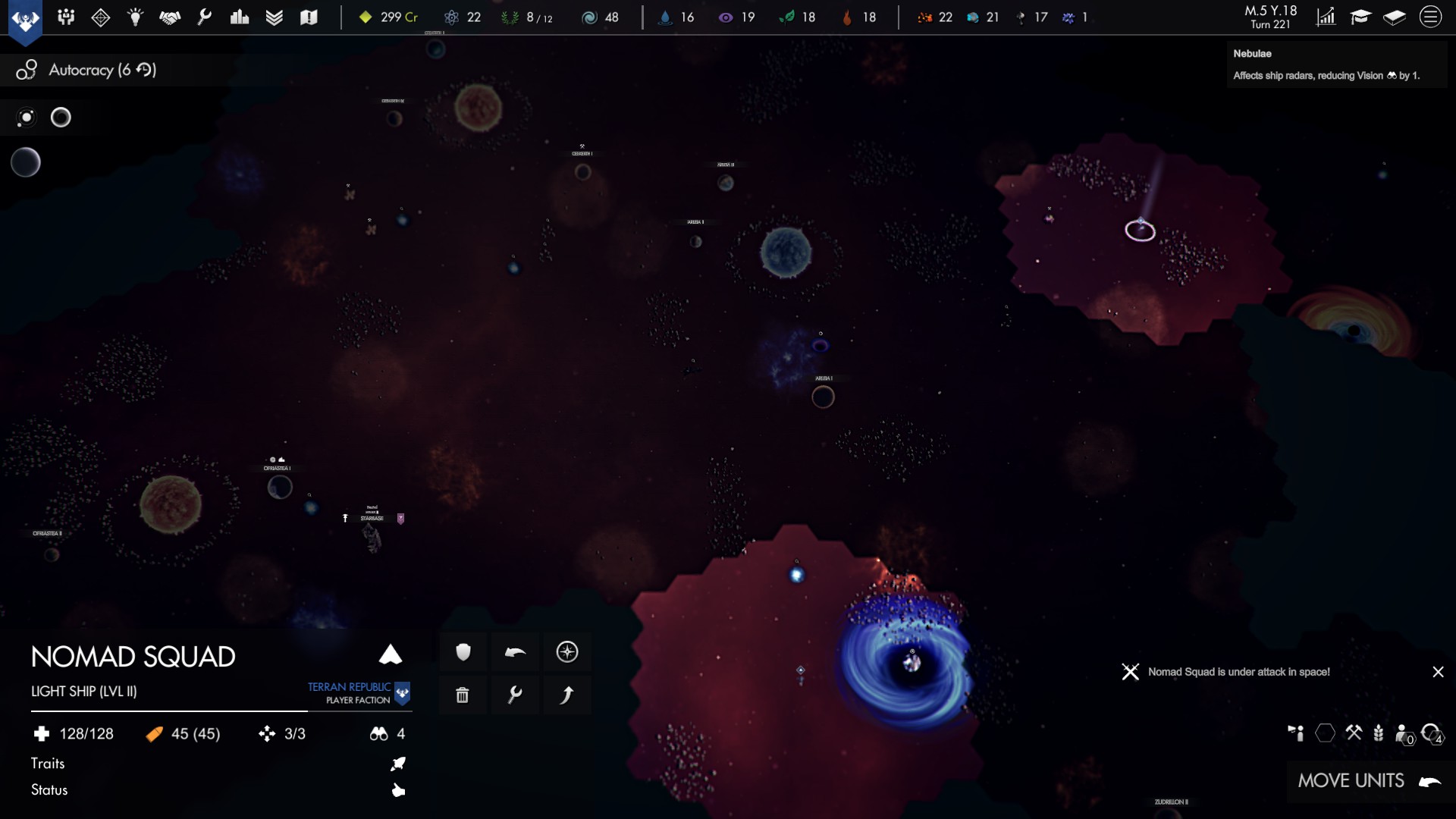
Task: Open the Diplomacy handshake icon
Action: (x=170, y=17)
